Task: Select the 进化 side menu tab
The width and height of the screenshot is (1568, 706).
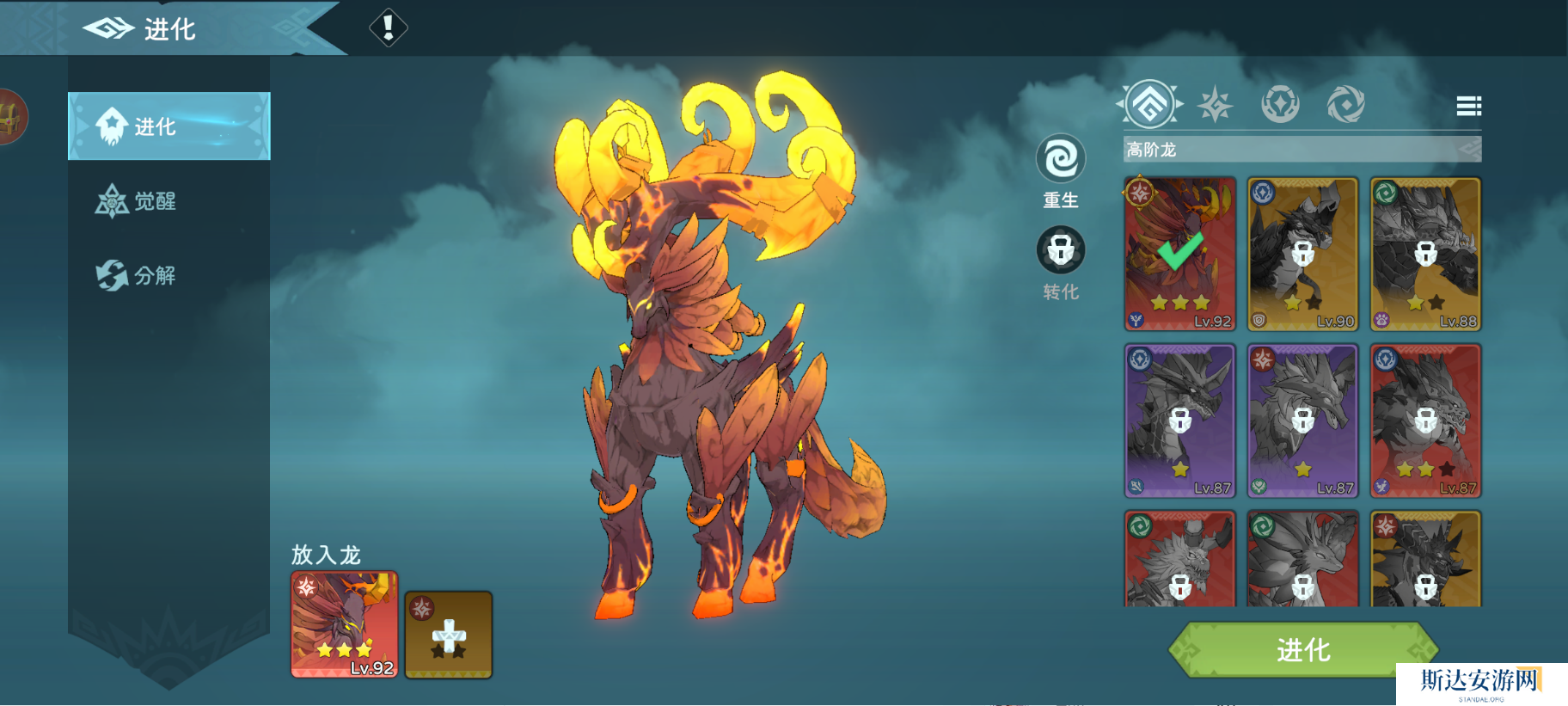Action: coord(168,126)
